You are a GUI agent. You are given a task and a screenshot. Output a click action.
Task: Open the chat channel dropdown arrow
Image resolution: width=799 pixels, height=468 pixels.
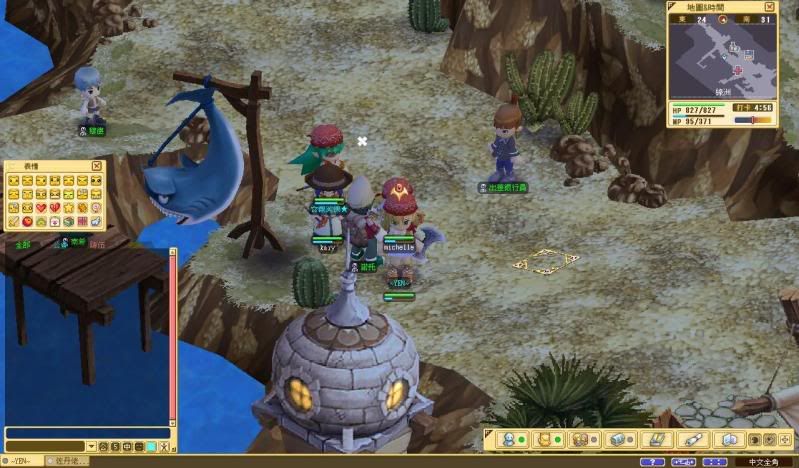click(x=91, y=446)
